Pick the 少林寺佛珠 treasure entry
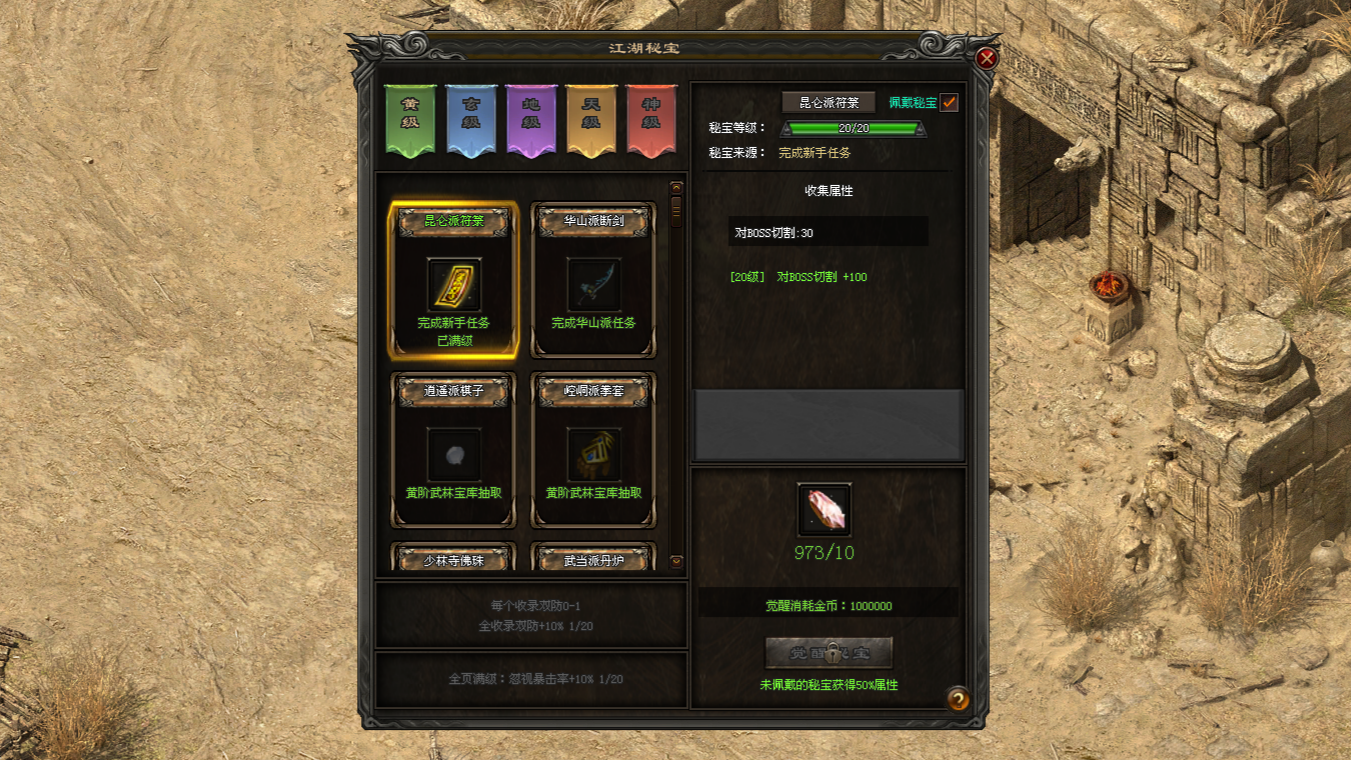 coord(454,559)
